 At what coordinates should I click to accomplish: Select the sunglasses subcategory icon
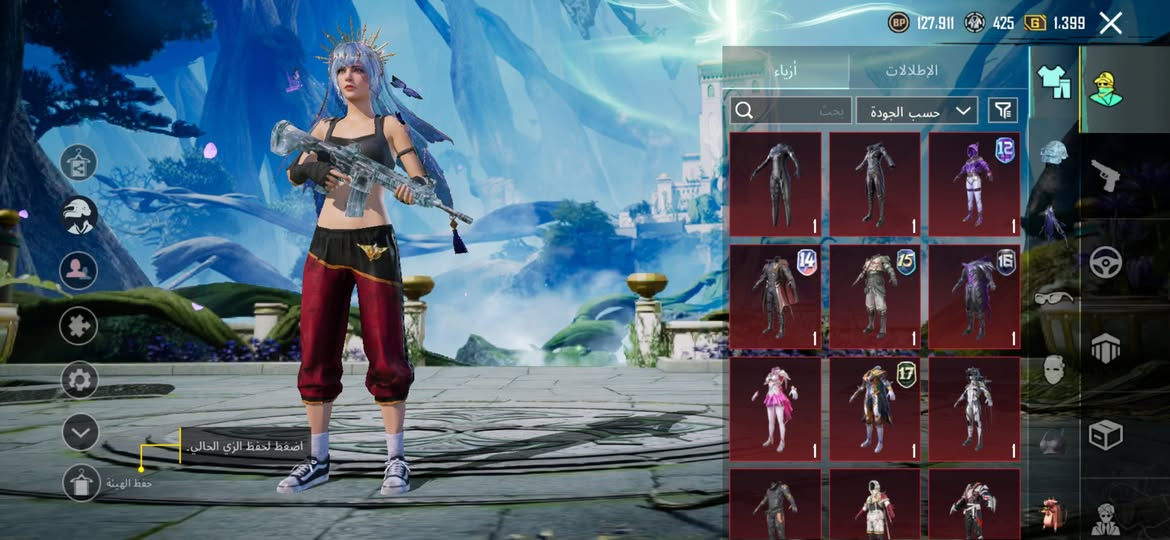pyautogui.click(x=1054, y=297)
